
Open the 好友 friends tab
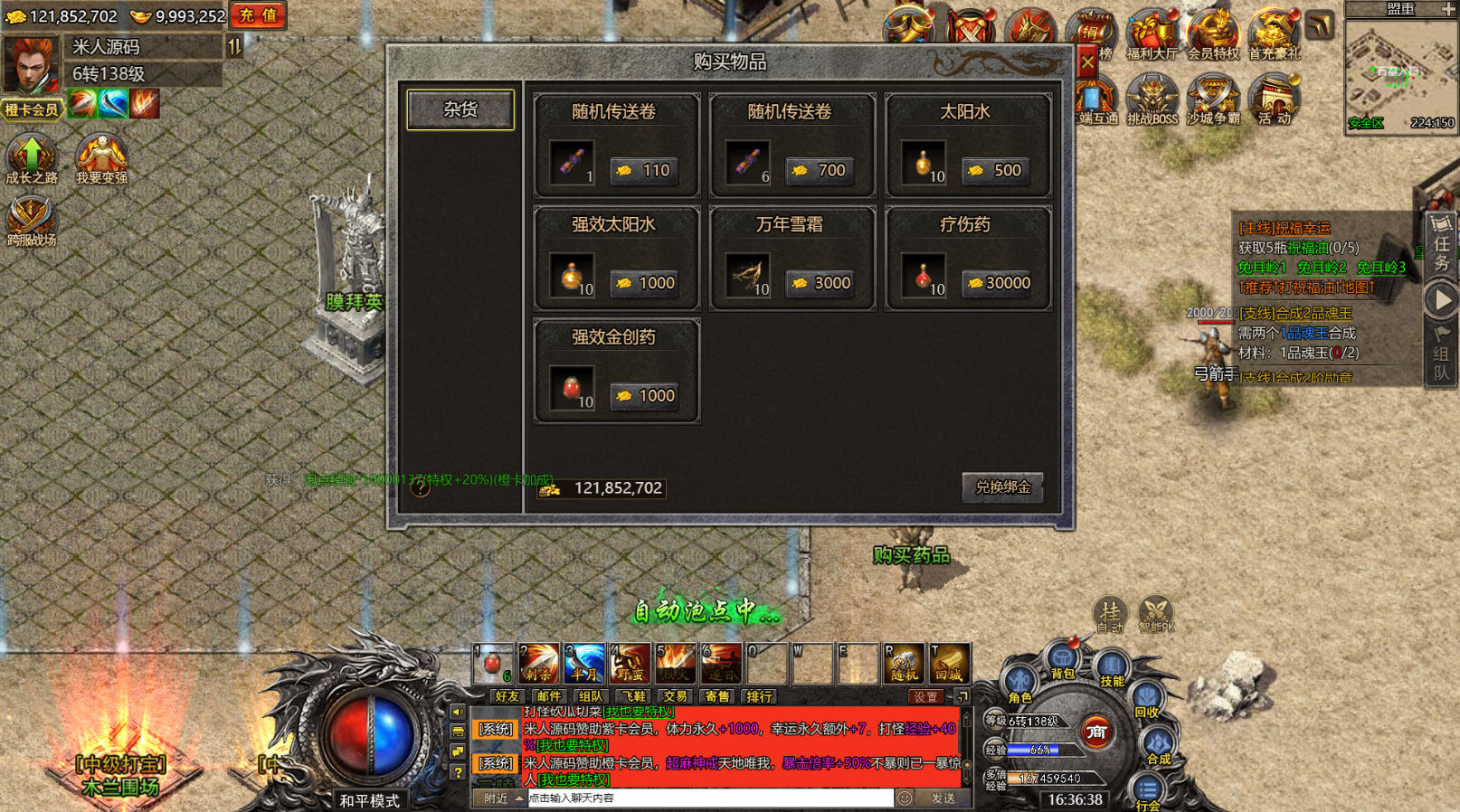tap(507, 696)
